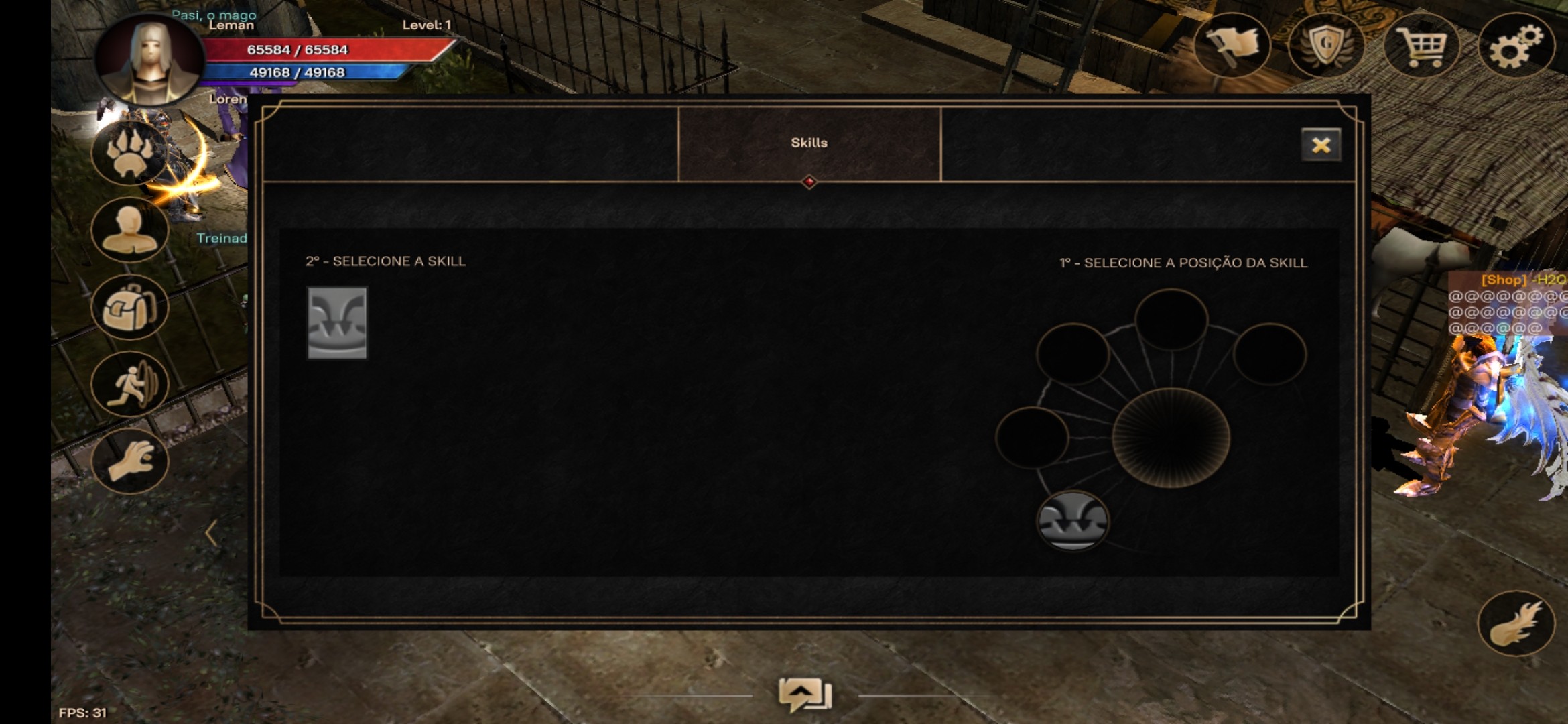Tap the grabbing hand button
The width and height of the screenshot is (1568, 724).
(130, 461)
